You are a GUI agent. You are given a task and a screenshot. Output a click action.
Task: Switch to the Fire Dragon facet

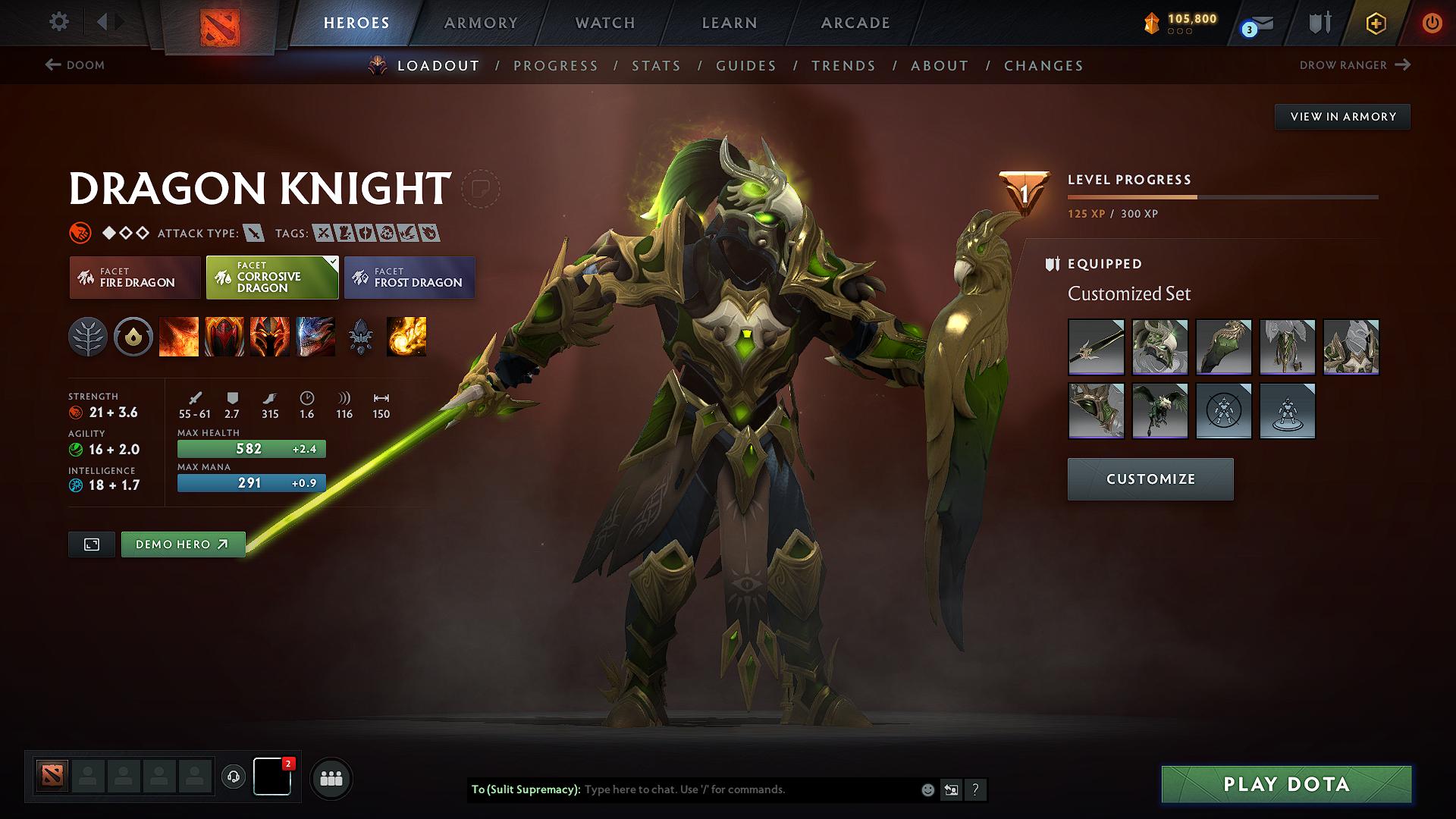tap(134, 278)
